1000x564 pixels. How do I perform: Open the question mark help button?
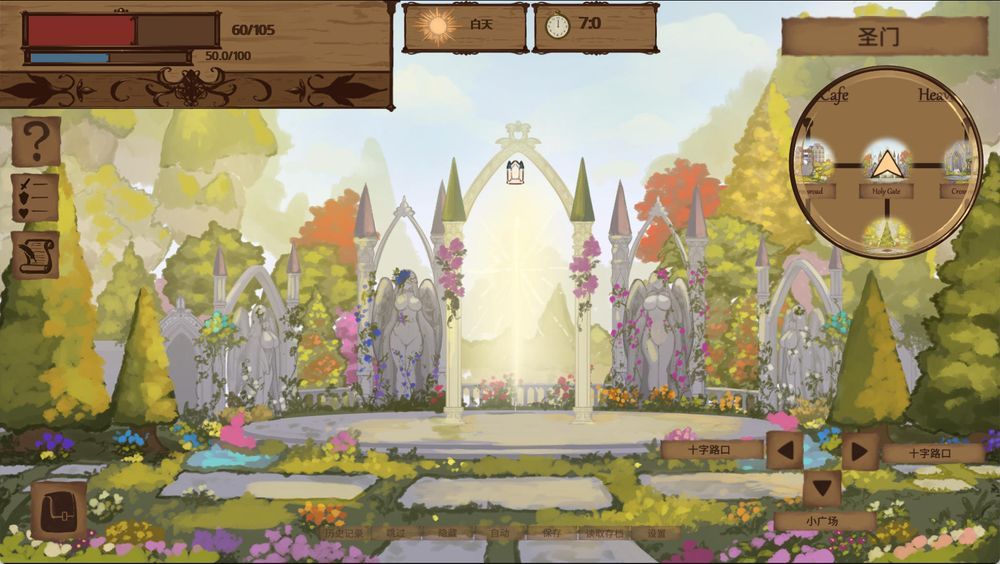pos(36,141)
